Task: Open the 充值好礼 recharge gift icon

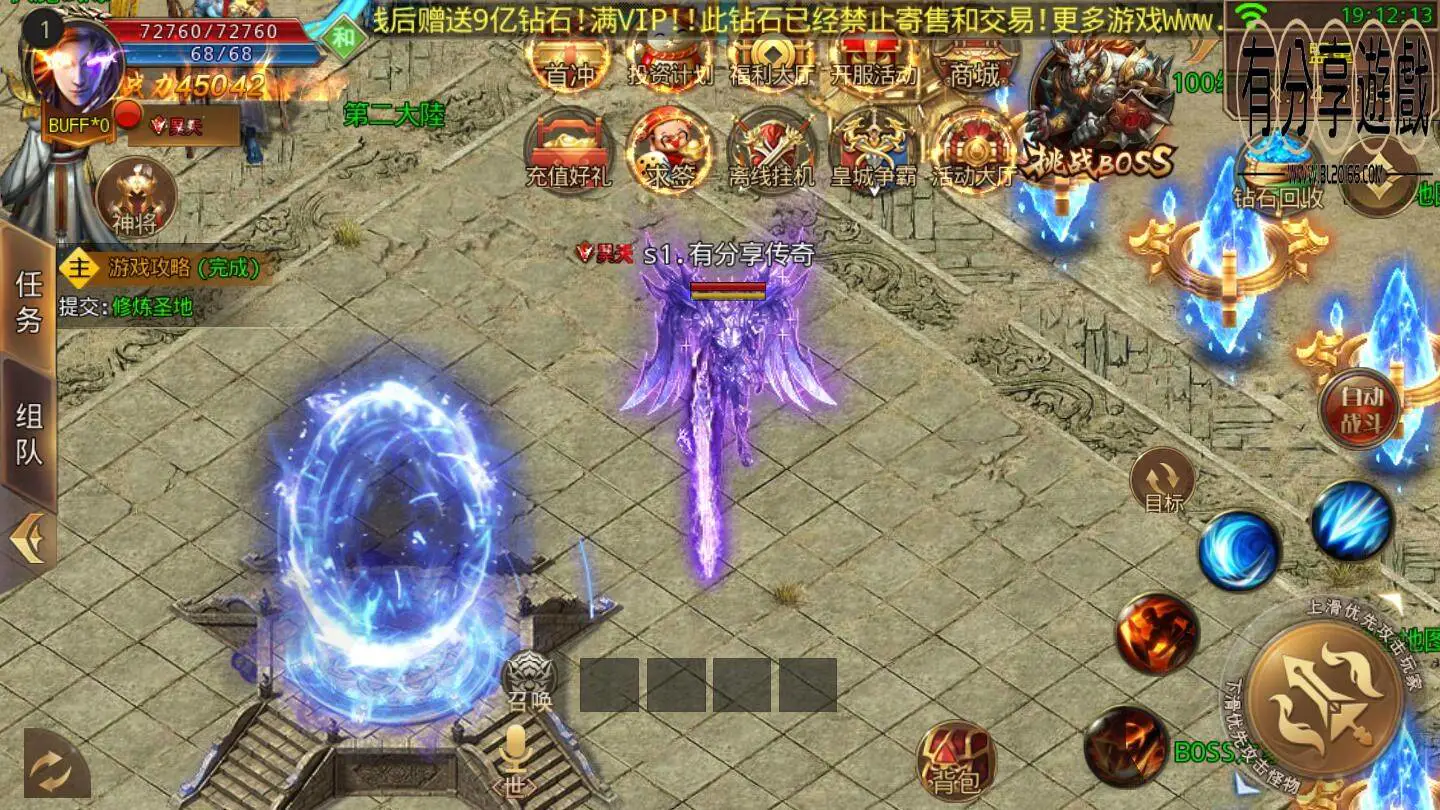Action: click(569, 151)
